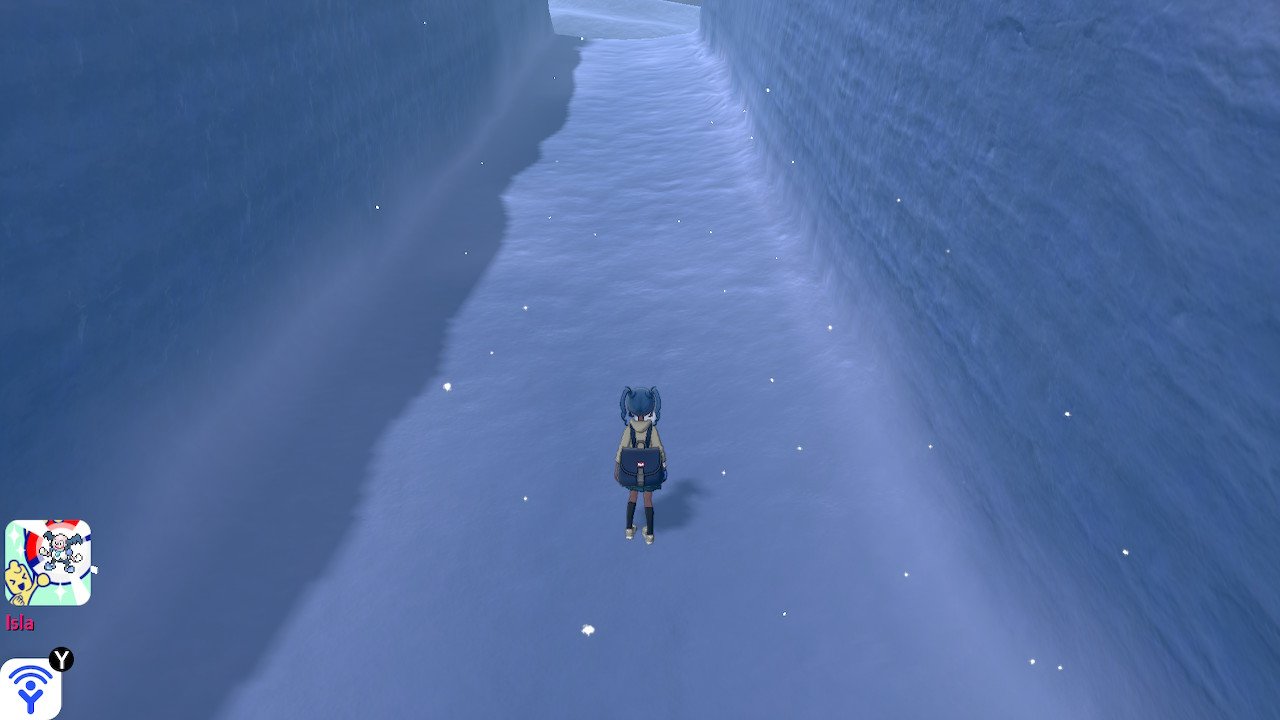This screenshot has width=1280, height=720.
Task: Click the player character standing in the snow
Action: coord(640,460)
